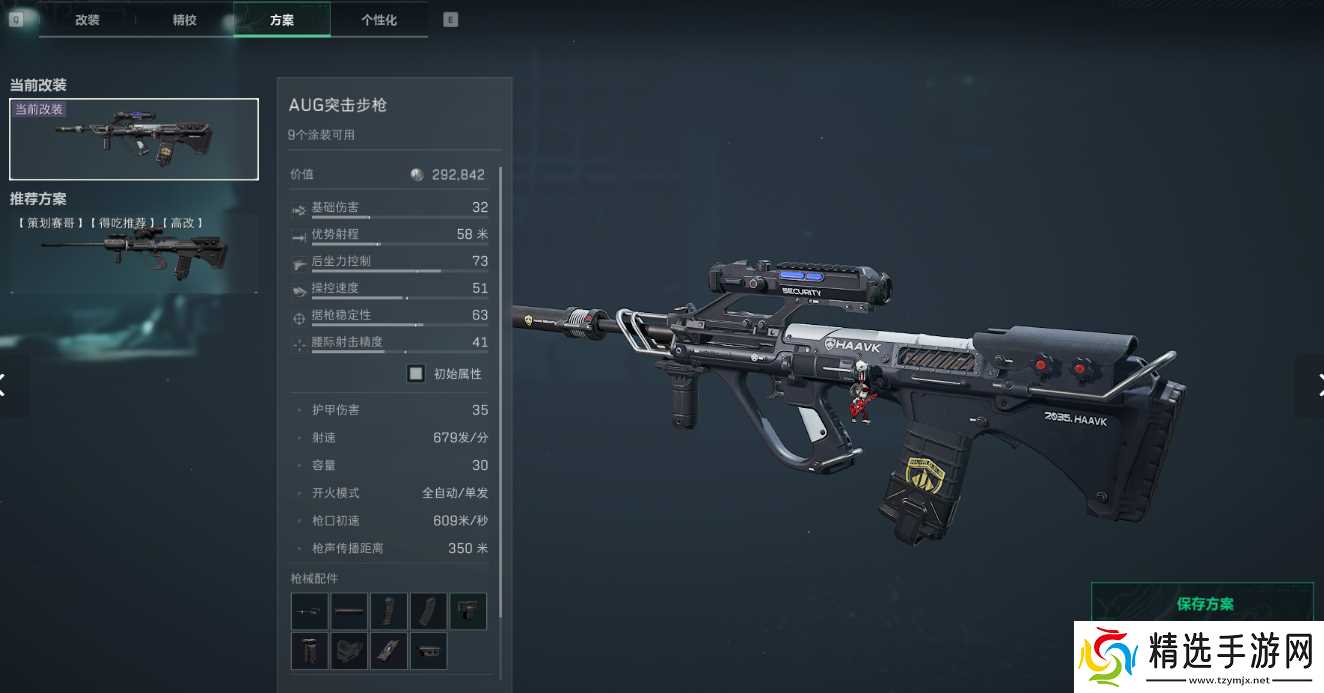Image resolution: width=1324 pixels, height=693 pixels.
Task: Select the 方案 tab
Action: (x=282, y=20)
